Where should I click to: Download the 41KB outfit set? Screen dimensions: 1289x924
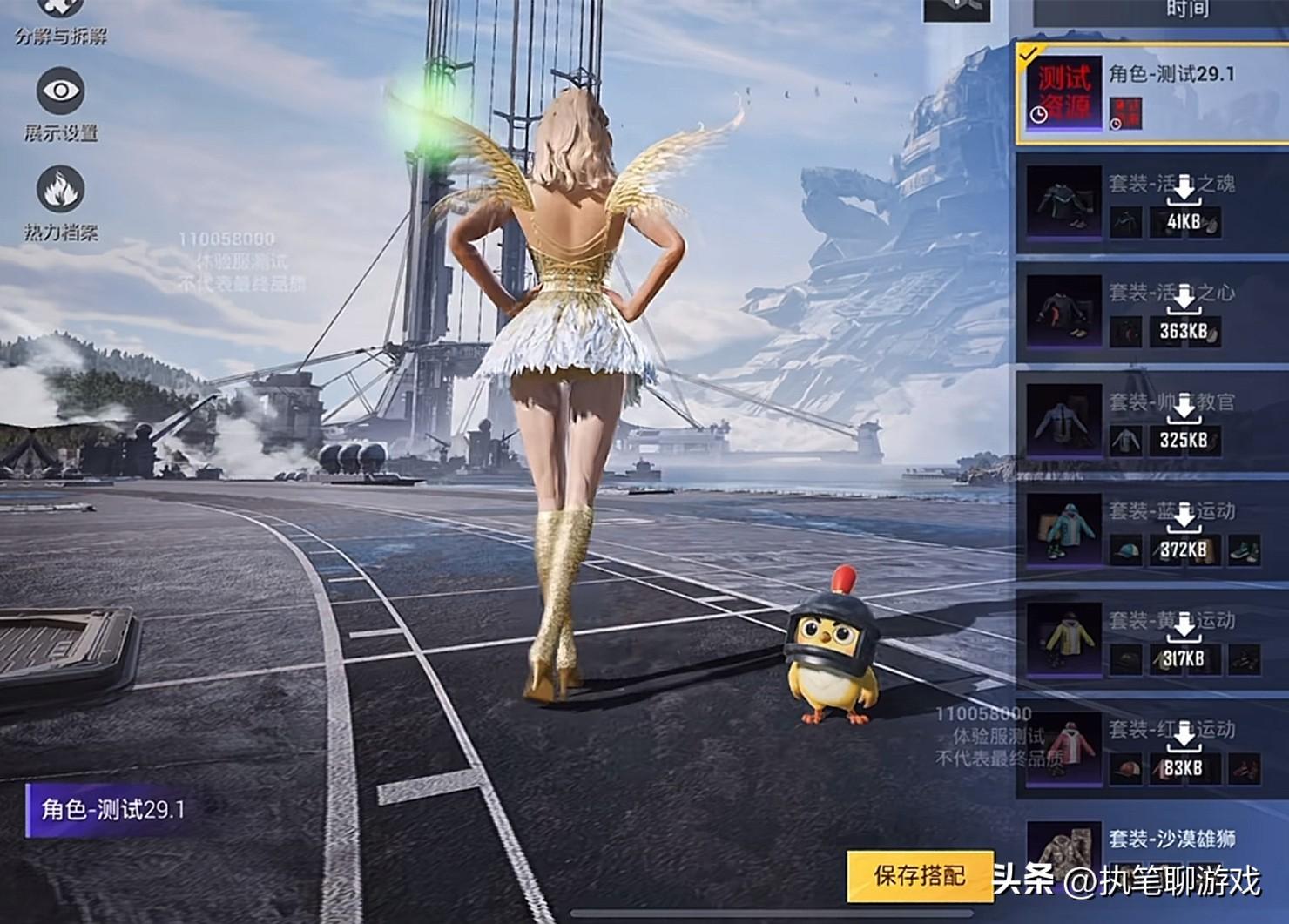(x=1184, y=204)
